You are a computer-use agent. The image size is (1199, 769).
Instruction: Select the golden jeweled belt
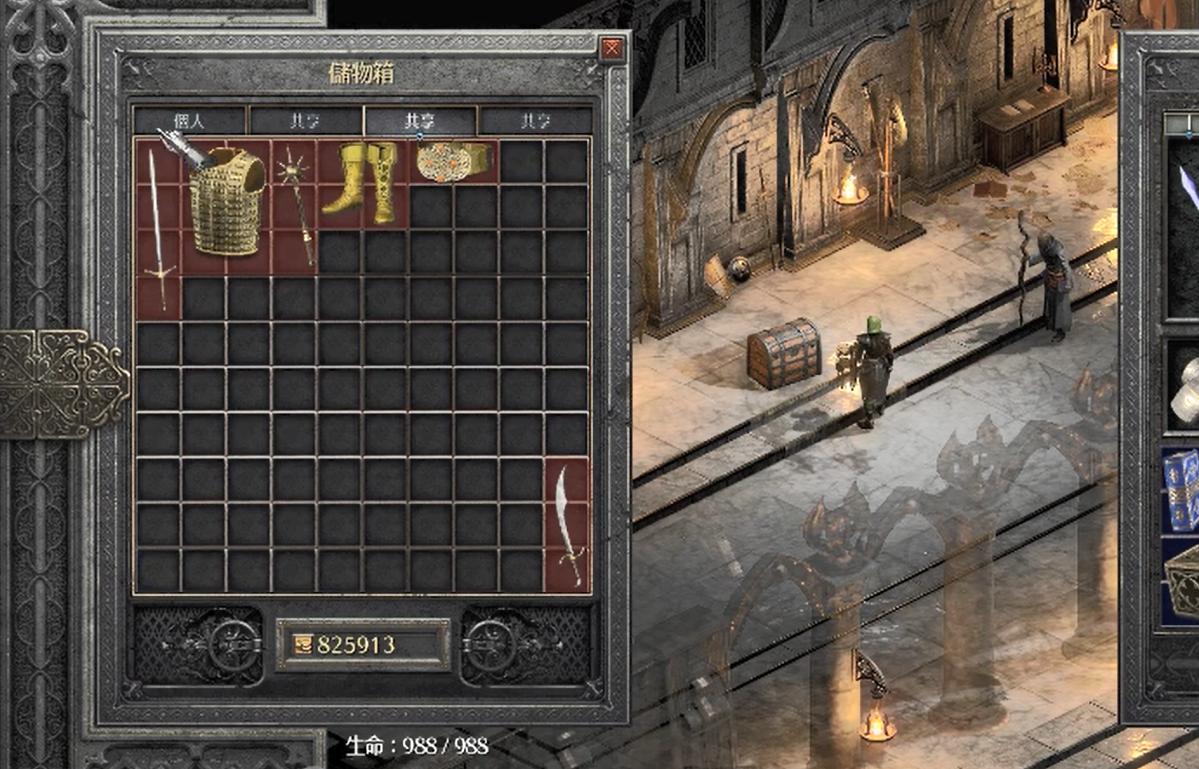452,160
